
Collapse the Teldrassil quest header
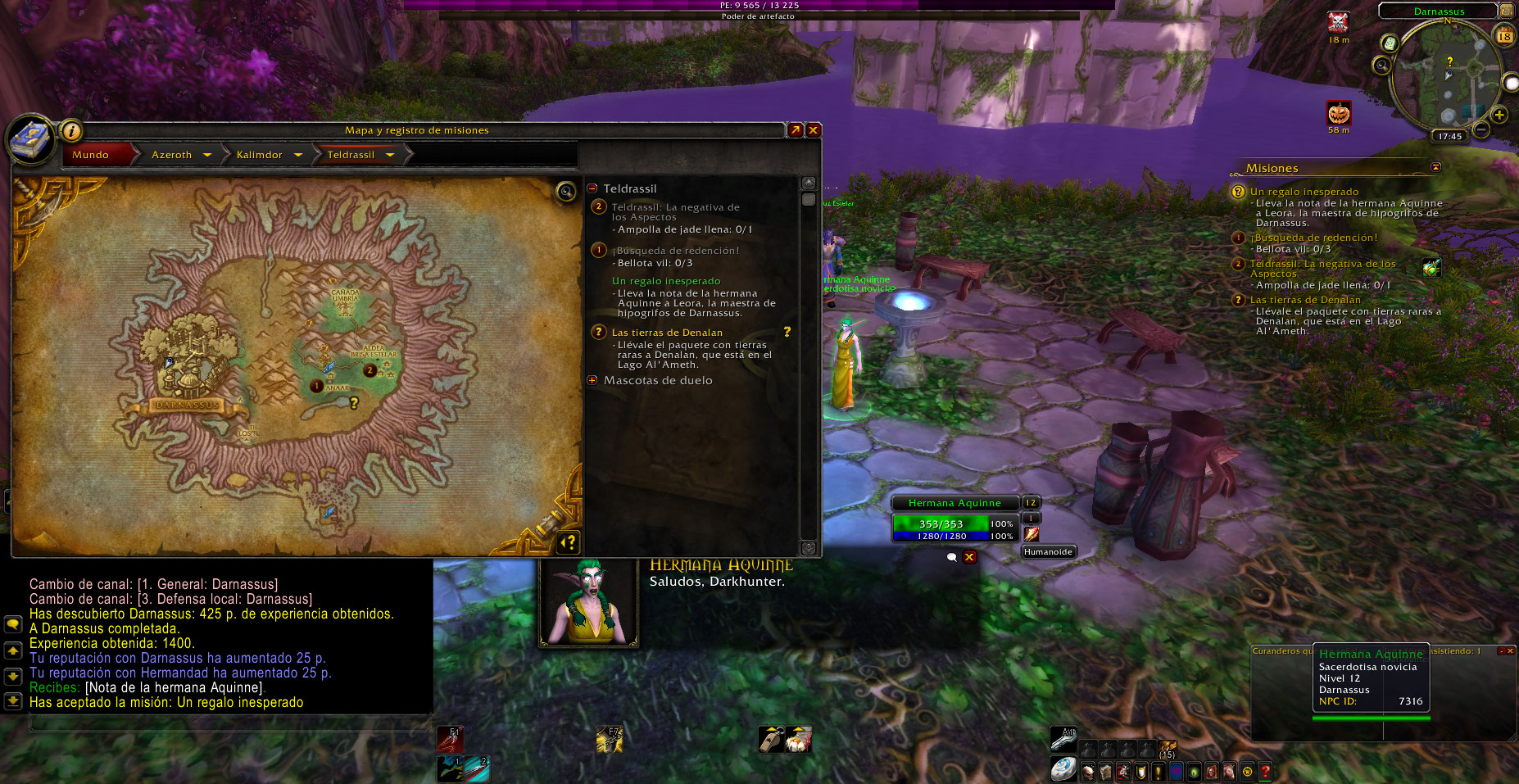click(x=592, y=188)
